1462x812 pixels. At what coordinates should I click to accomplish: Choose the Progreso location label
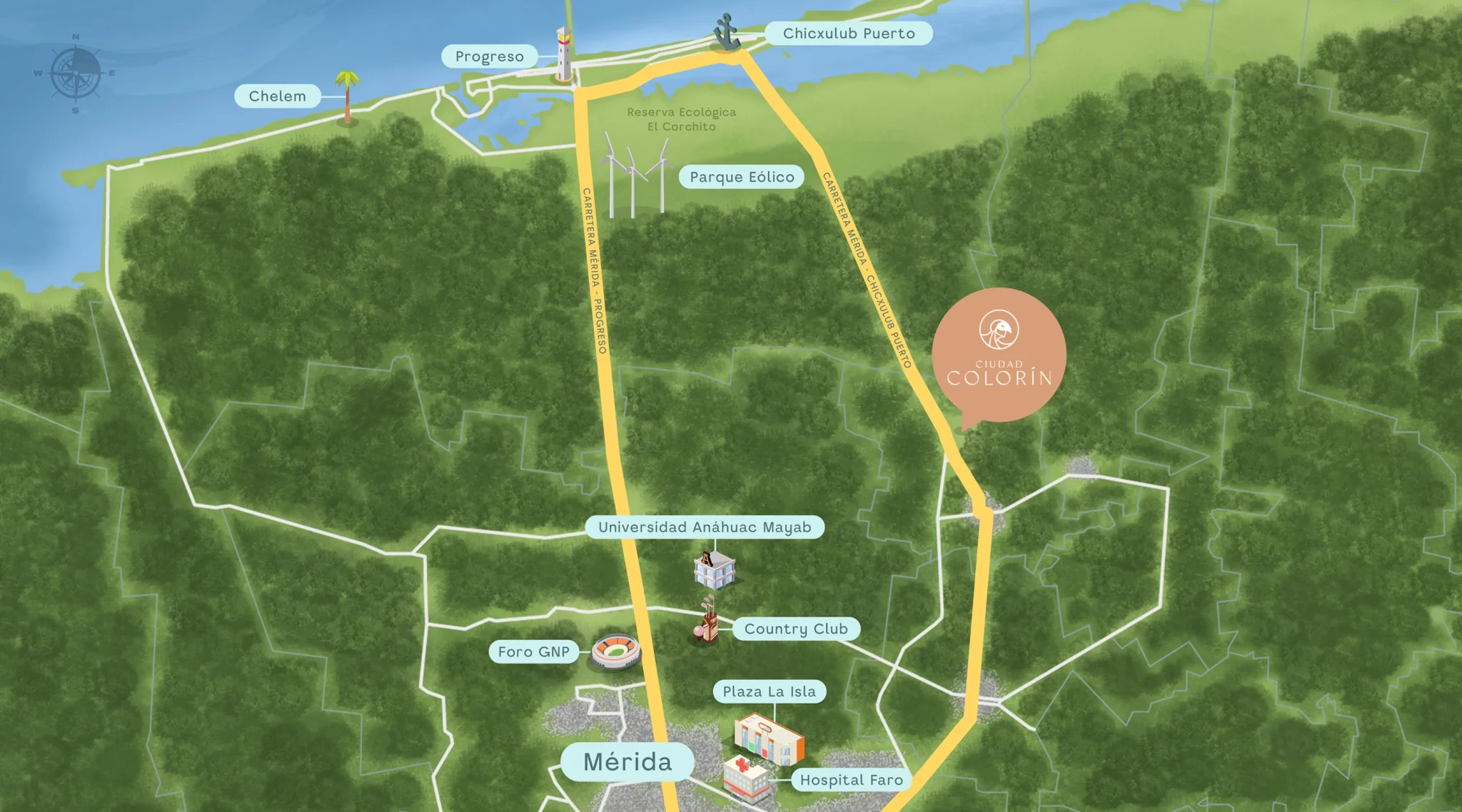coord(490,56)
